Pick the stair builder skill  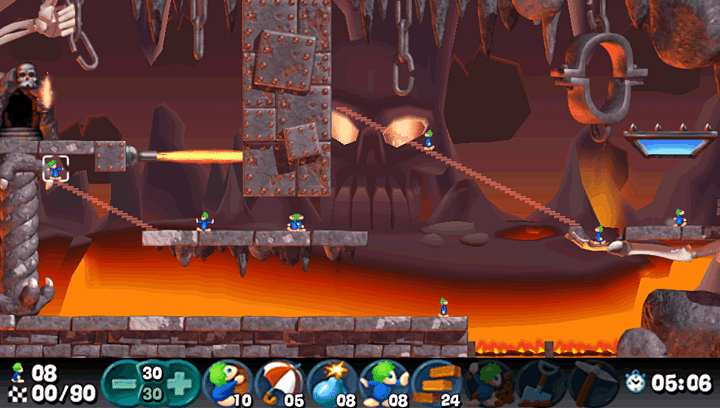tap(435, 381)
